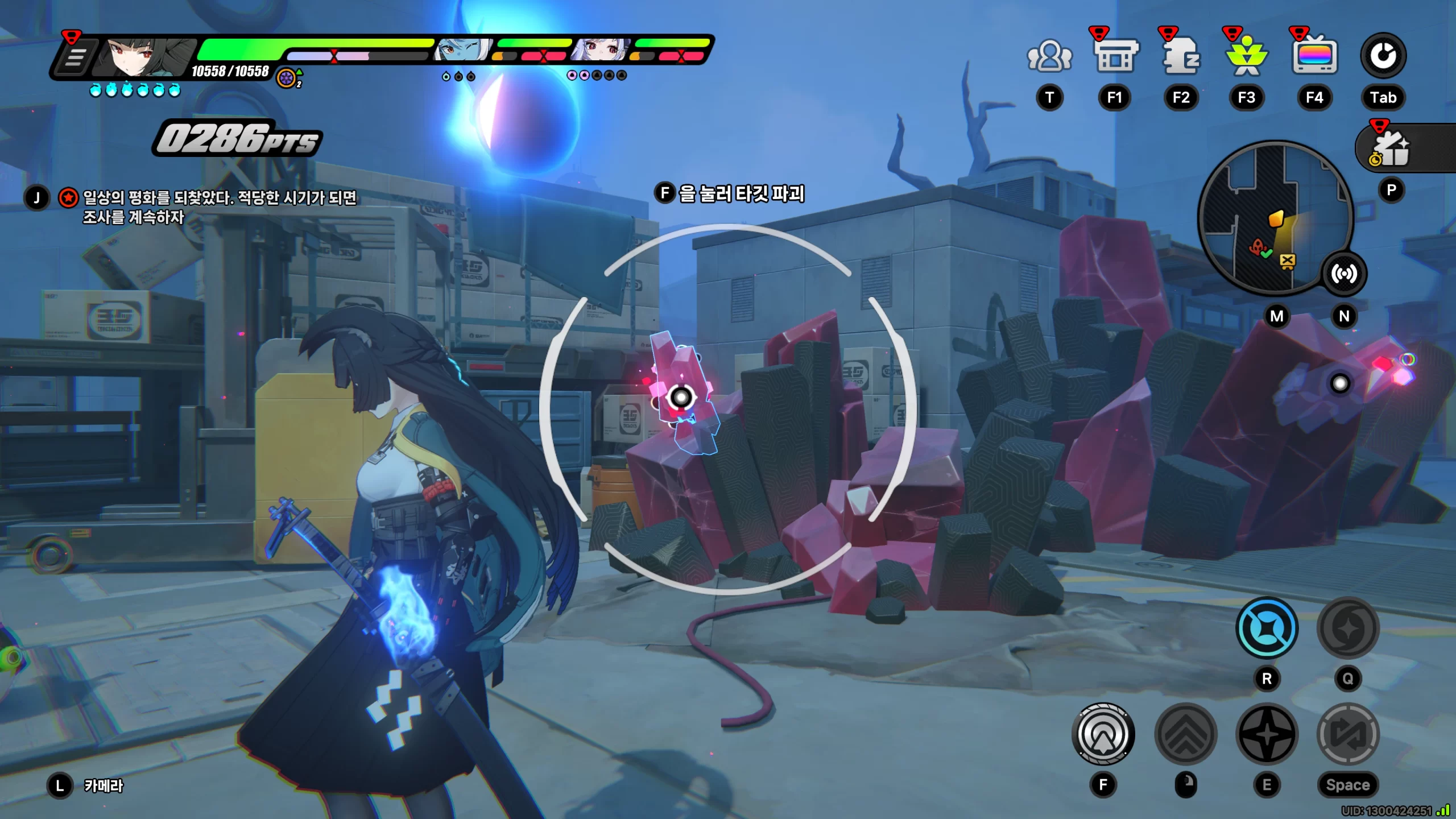The width and height of the screenshot is (1456, 819).
Task: Use the basic attack target button
Action: [x=1103, y=734]
